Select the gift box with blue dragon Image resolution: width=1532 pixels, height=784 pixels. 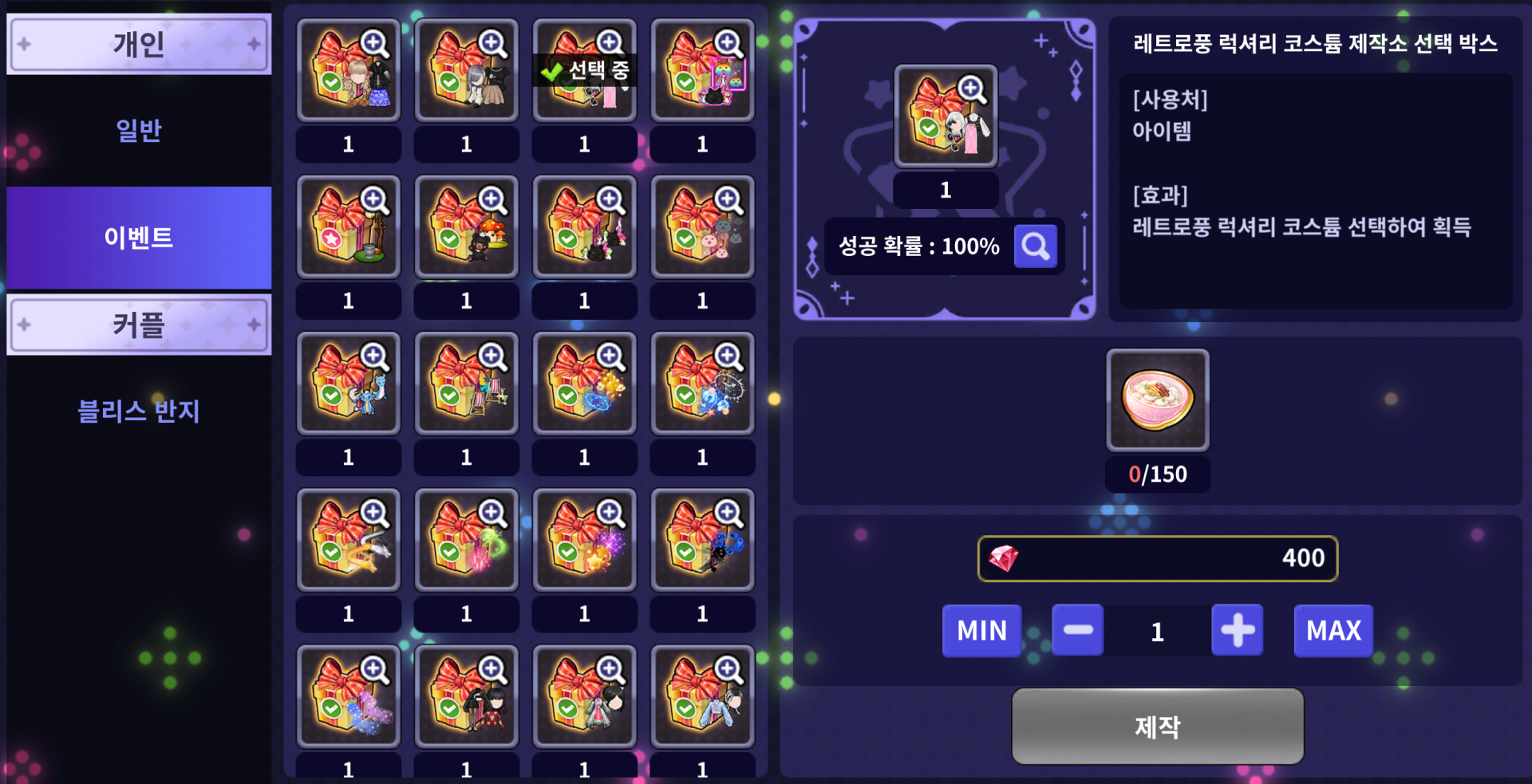pos(348,384)
